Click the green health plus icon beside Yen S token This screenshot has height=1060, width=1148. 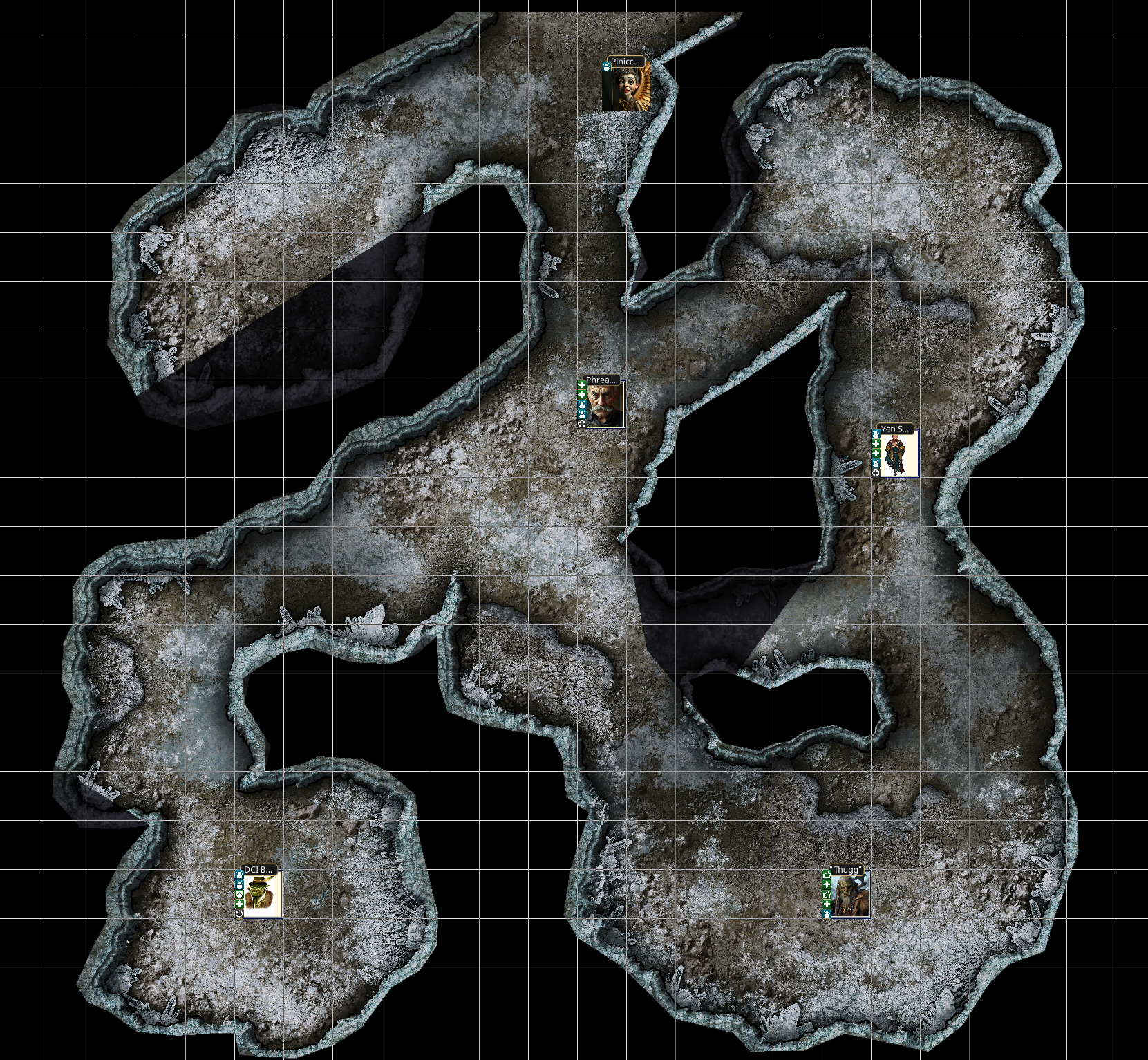tap(875, 444)
